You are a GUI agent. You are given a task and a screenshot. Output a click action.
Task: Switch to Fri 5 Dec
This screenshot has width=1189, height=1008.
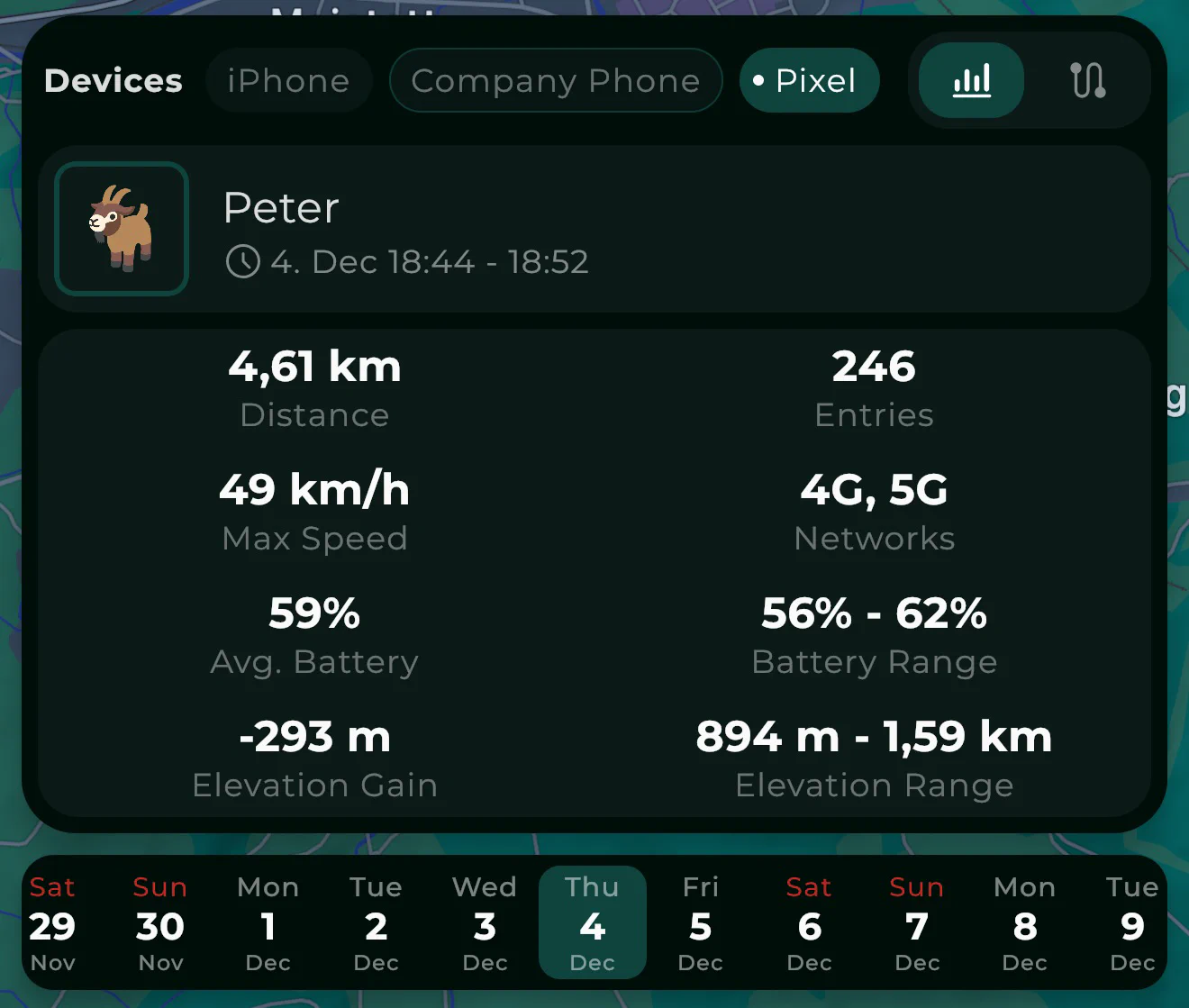tap(700, 923)
